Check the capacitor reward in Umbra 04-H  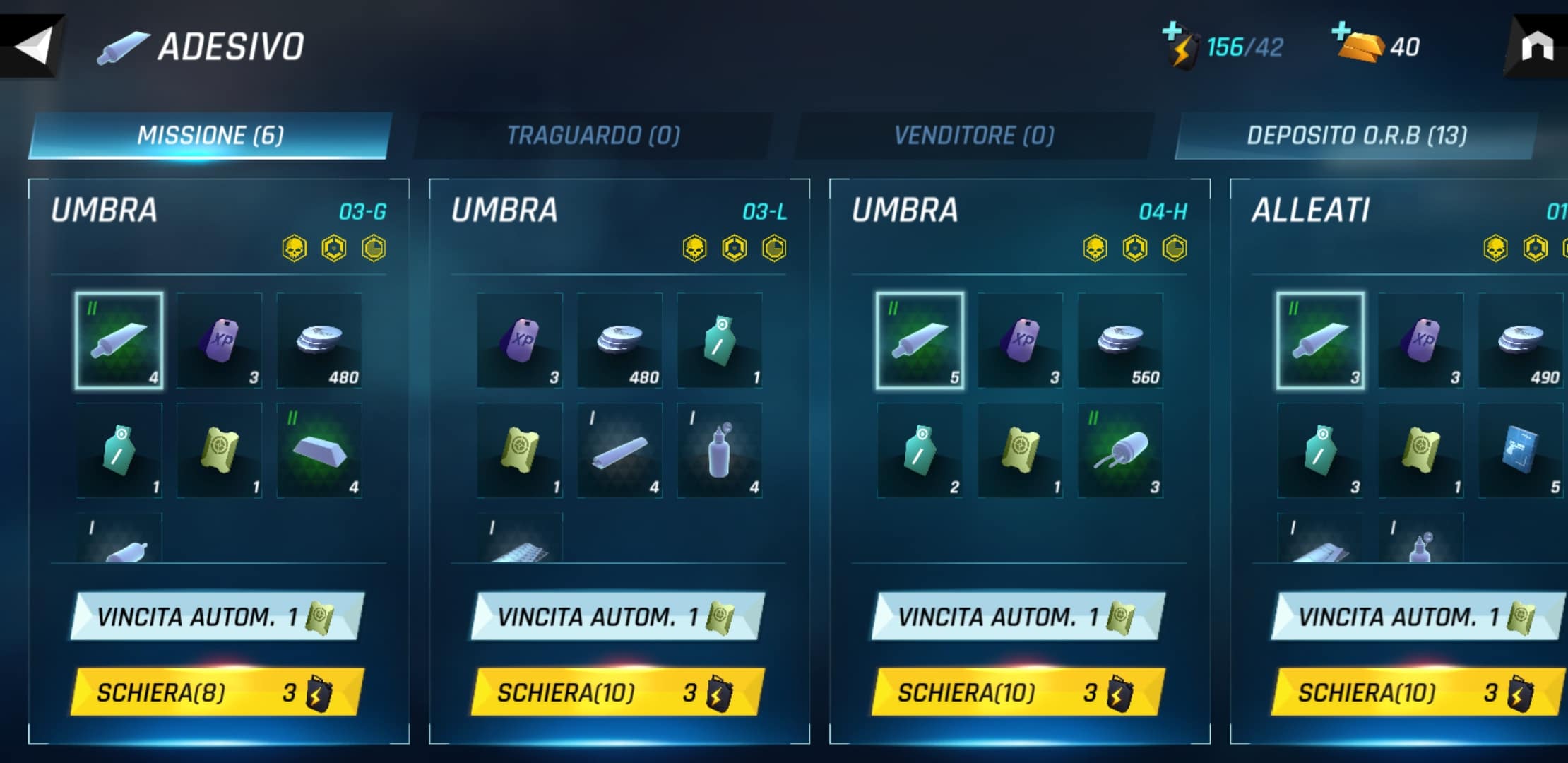click(x=1120, y=451)
